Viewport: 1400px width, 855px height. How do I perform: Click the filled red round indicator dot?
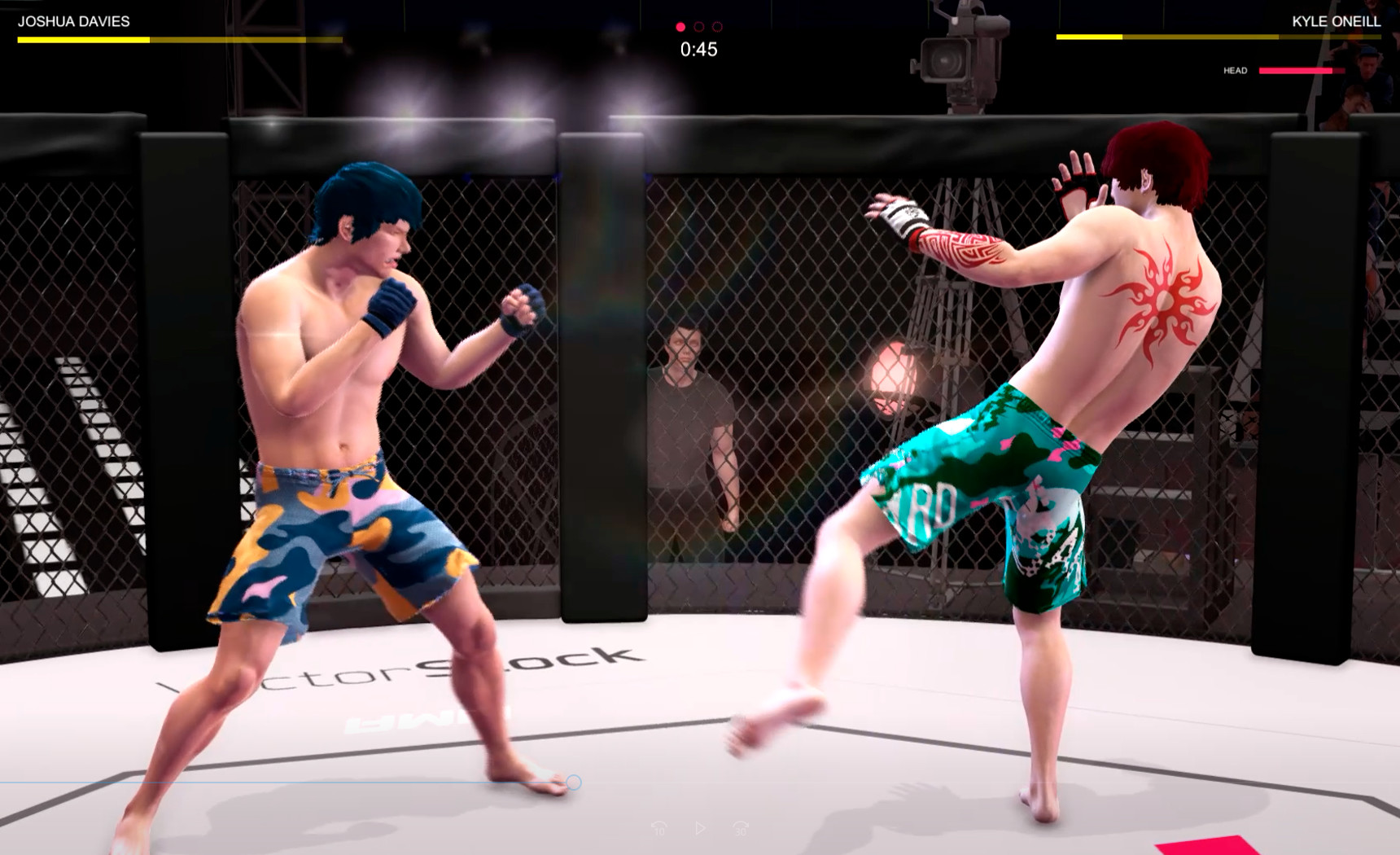click(680, 25)
